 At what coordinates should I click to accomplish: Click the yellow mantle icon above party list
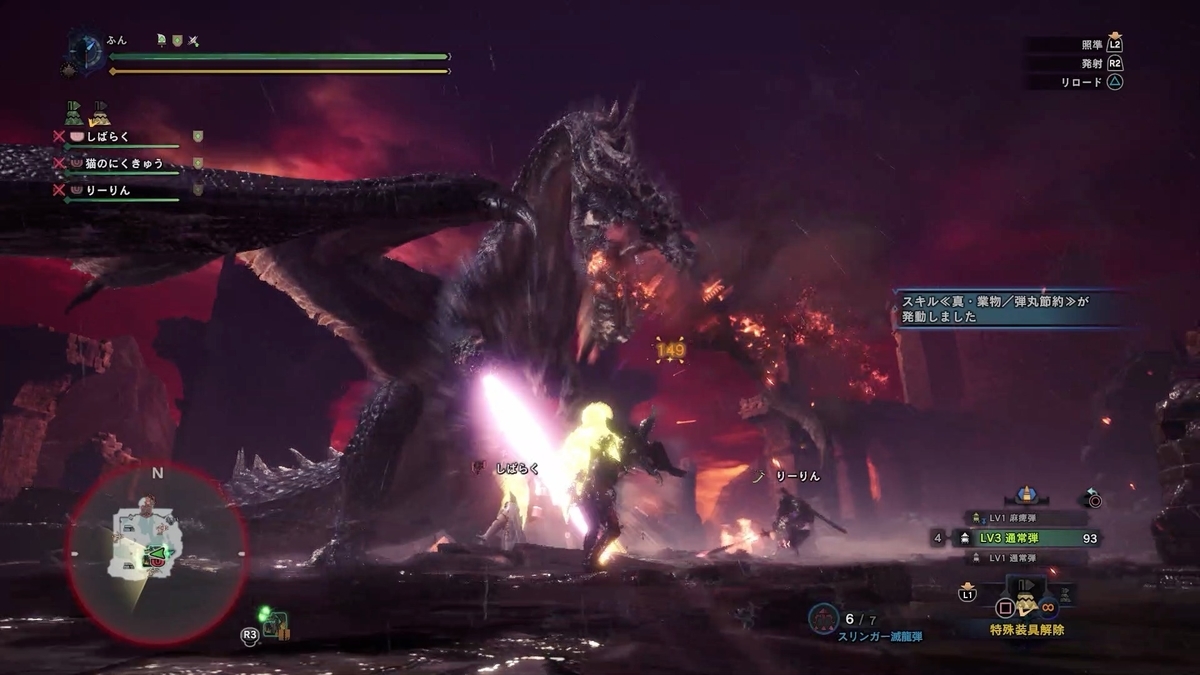pos(100,112)
